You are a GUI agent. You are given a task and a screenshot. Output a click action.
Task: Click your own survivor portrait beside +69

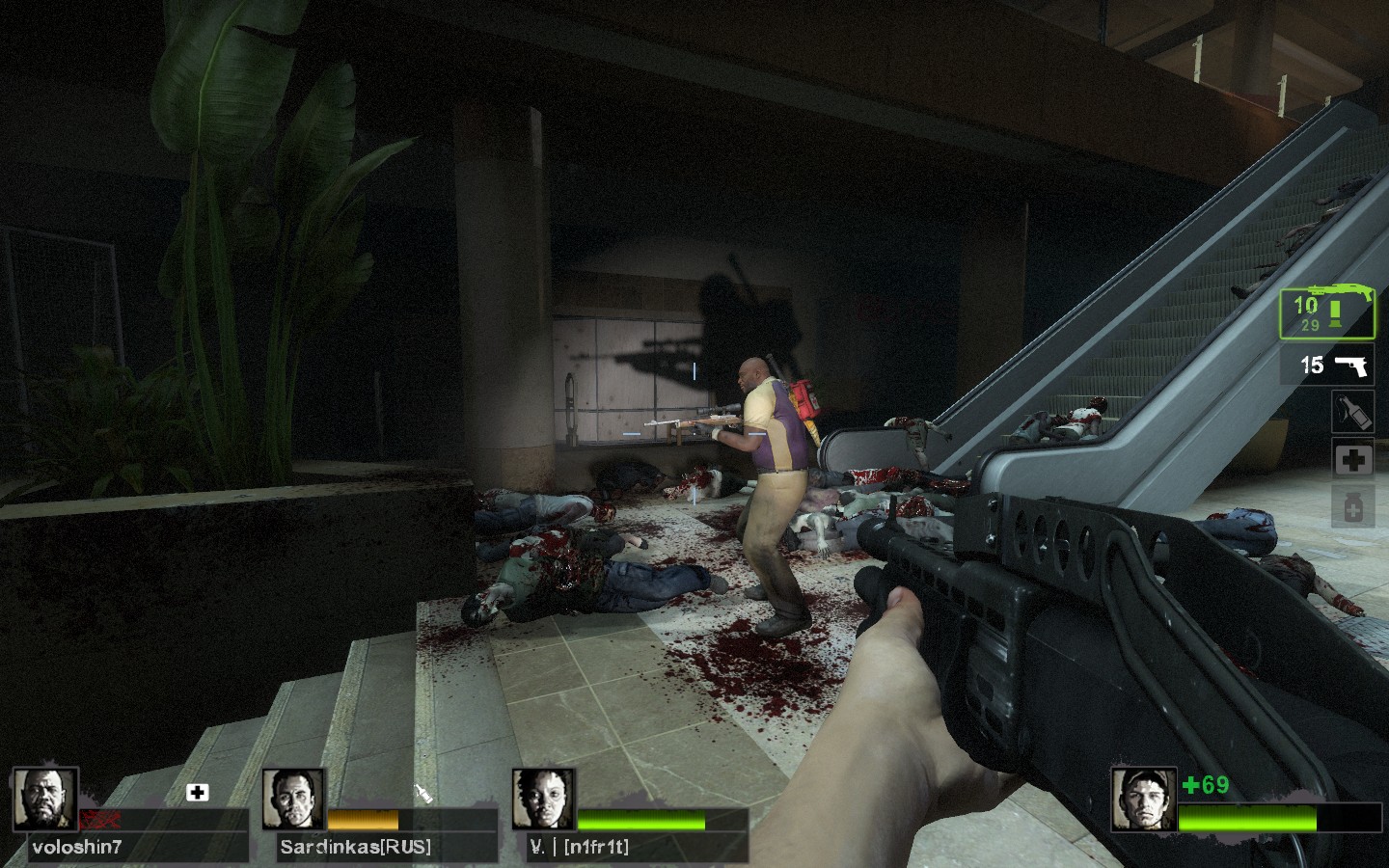[x=1143, y=799]
